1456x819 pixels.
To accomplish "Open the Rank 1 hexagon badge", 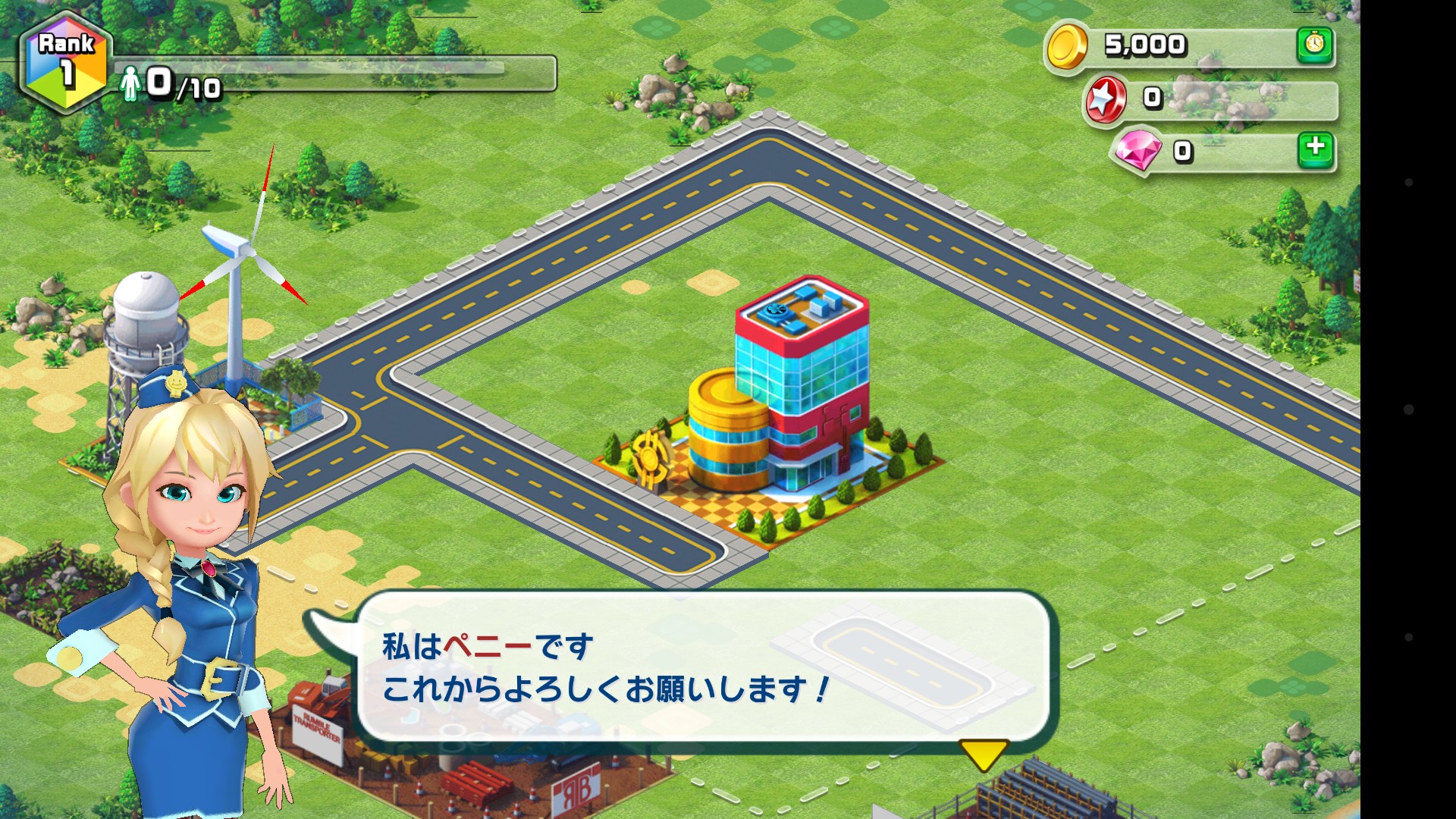I will pos(66,64).
